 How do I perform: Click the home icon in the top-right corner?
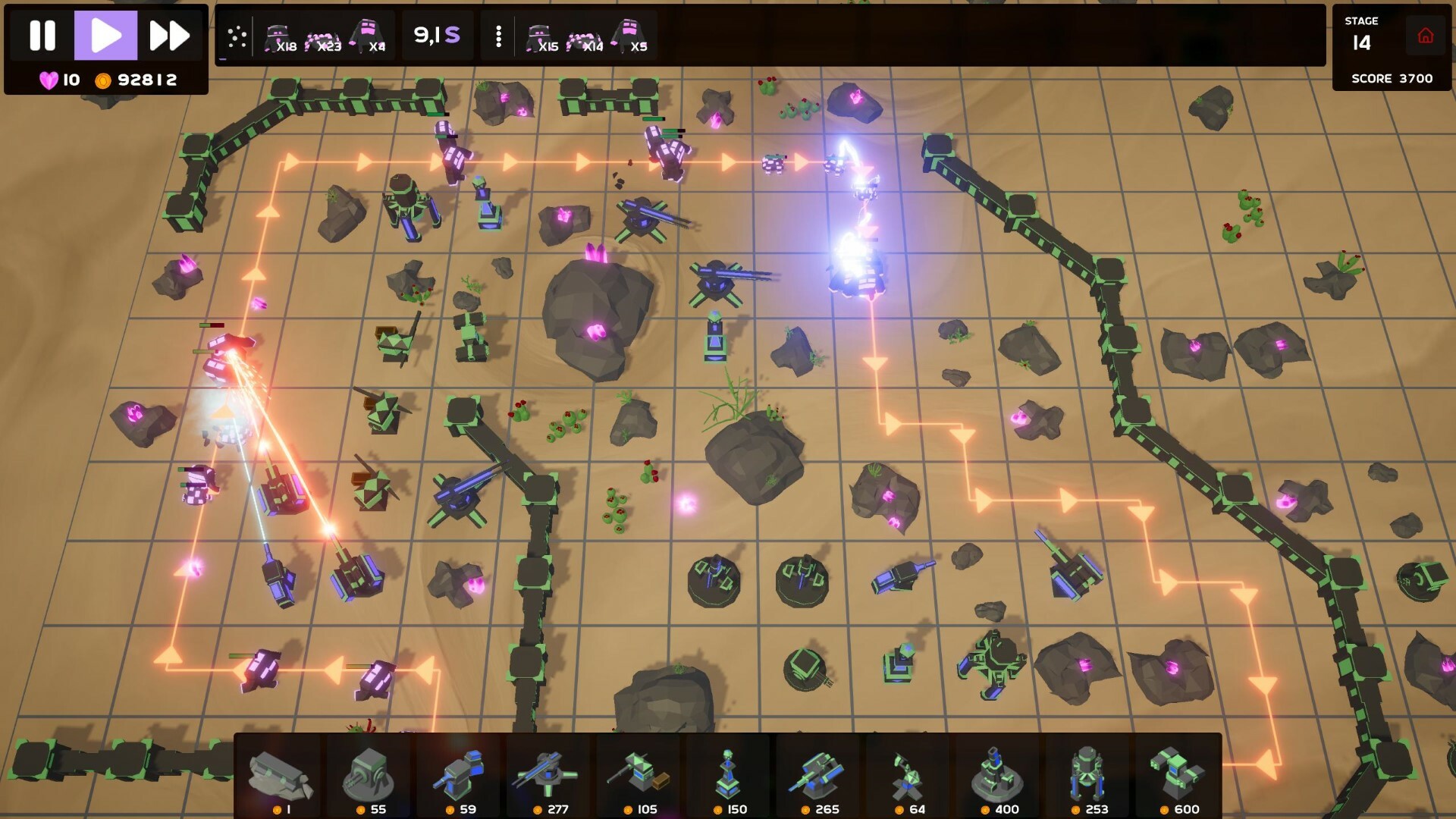(x=1427, y=34)
